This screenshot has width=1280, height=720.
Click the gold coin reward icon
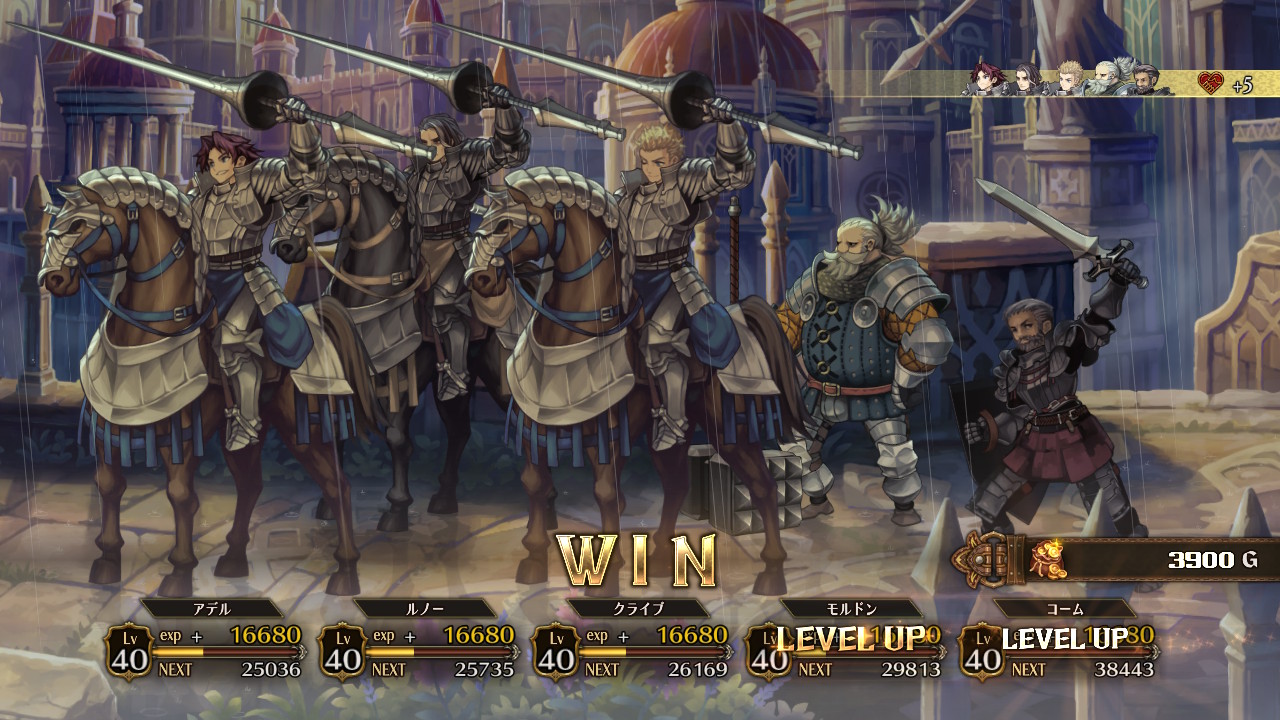(1049, 559)
